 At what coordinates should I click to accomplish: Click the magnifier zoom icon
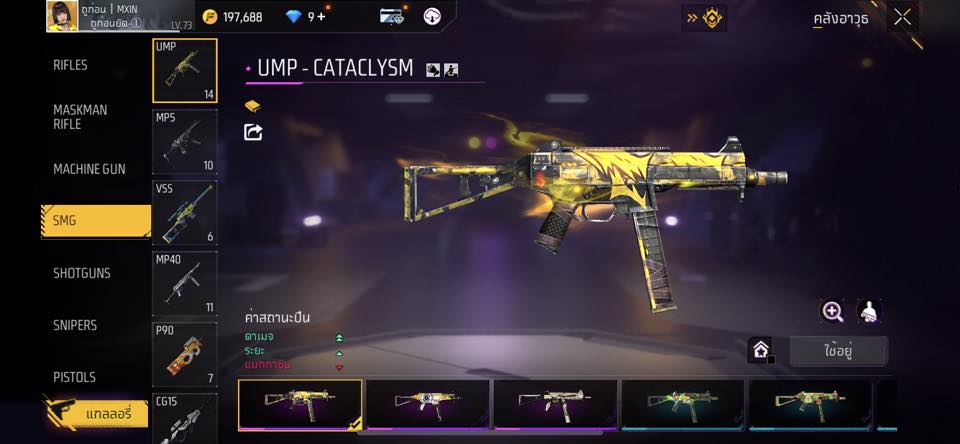832,311
